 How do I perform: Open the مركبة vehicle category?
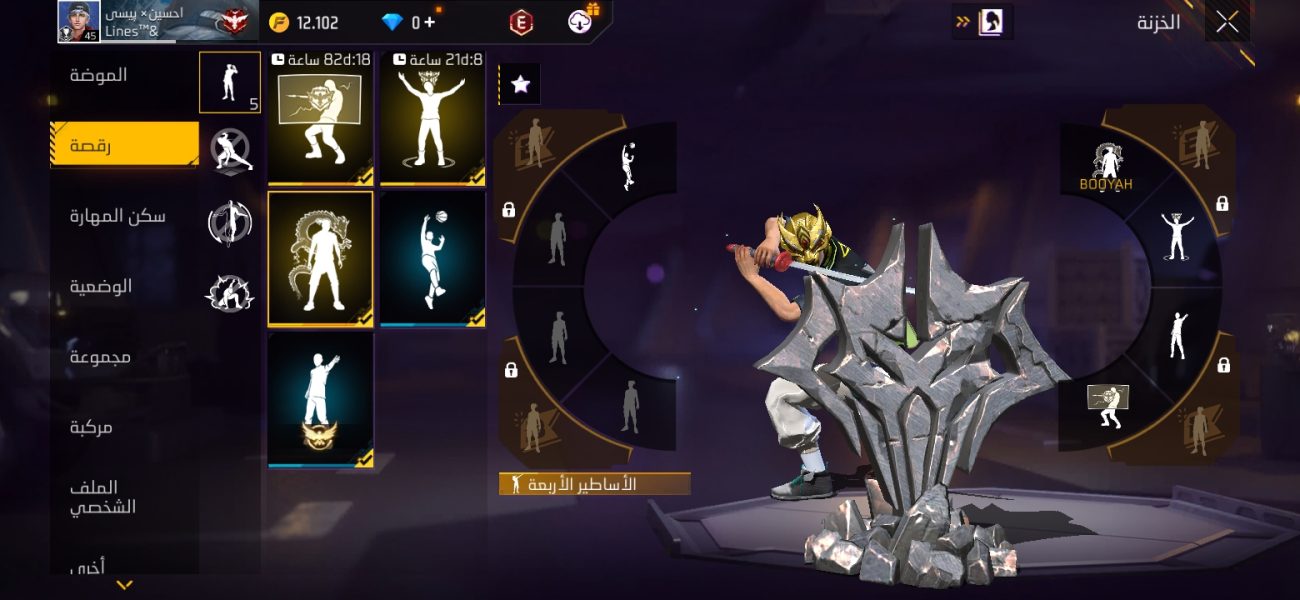(x=91, y=427)
